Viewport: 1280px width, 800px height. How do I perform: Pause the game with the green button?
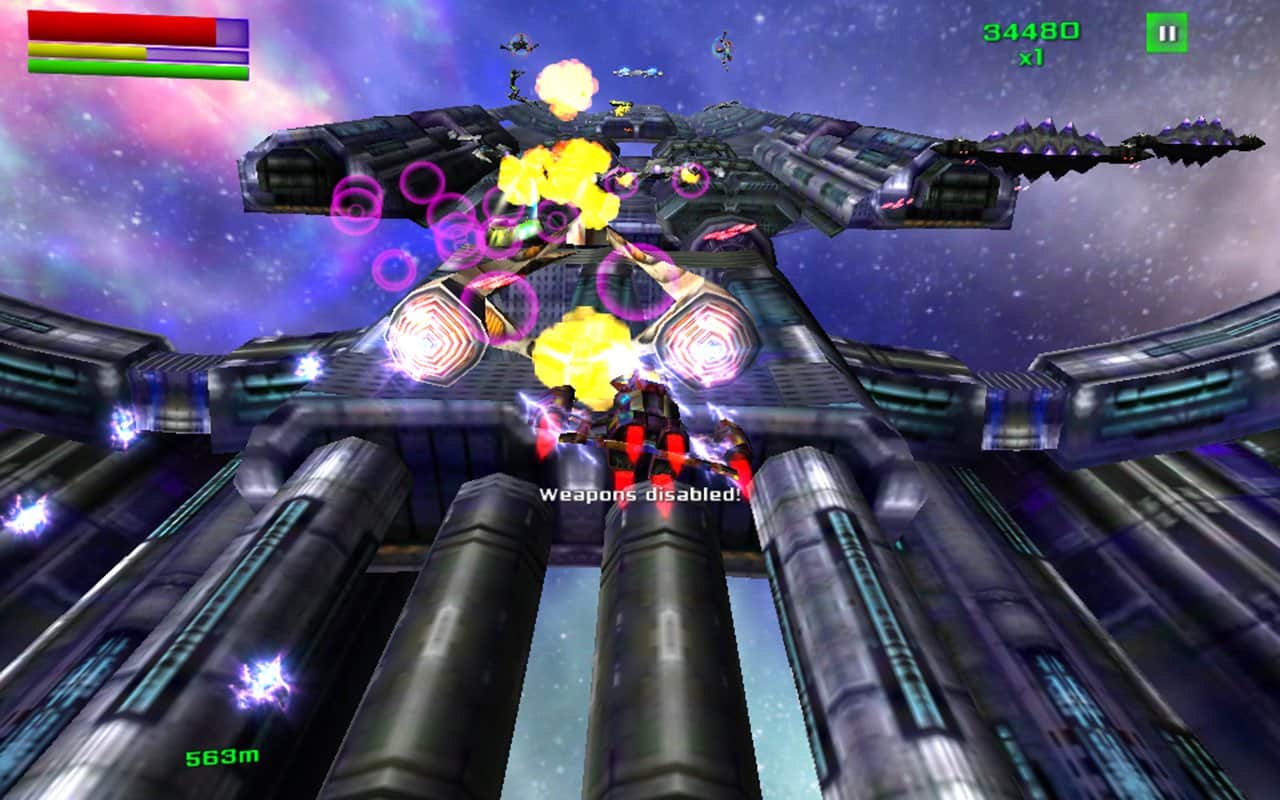pyautogui.click(x=1166, y=33)
